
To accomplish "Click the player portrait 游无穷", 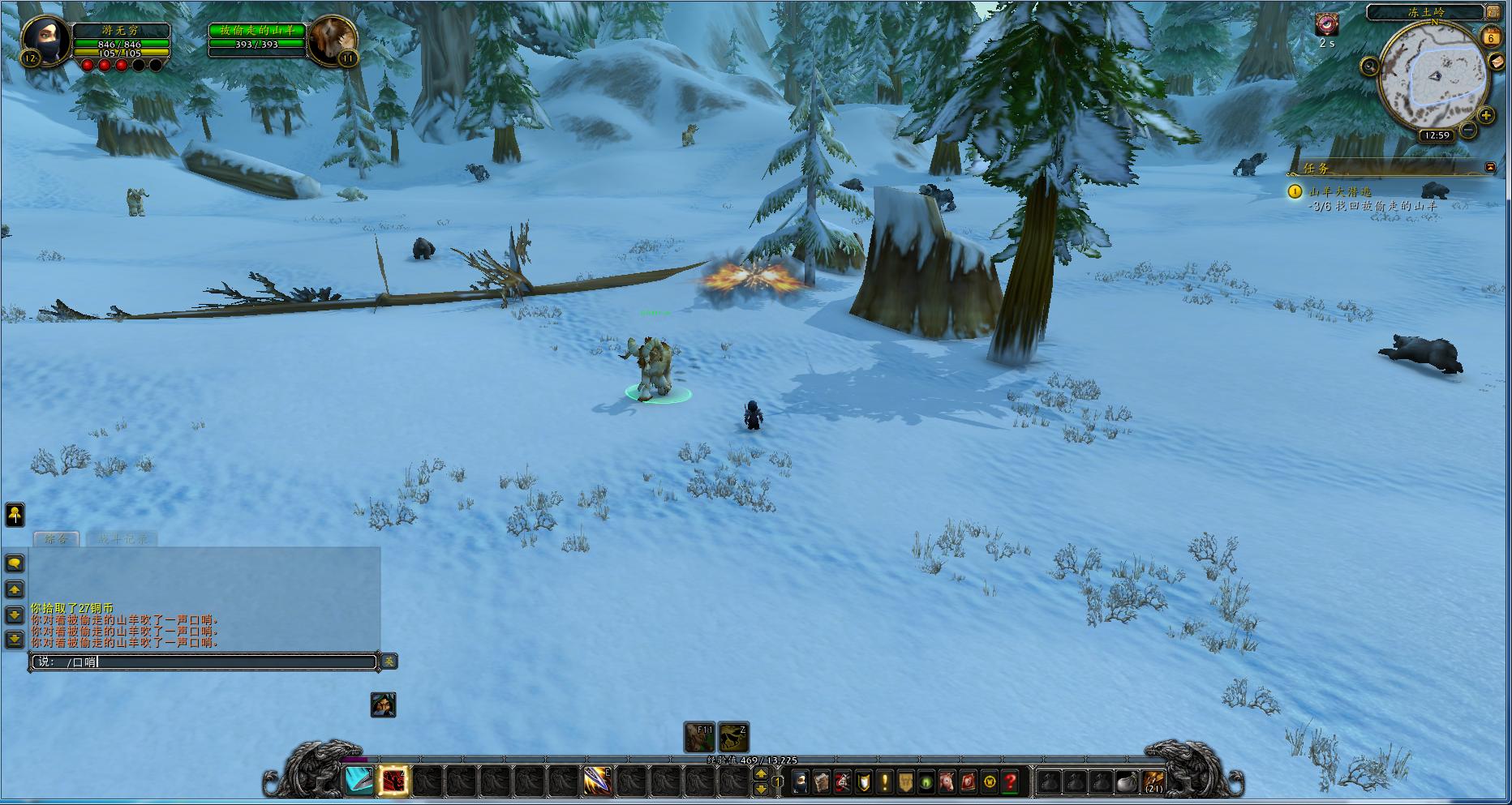I will coord(46,39).
